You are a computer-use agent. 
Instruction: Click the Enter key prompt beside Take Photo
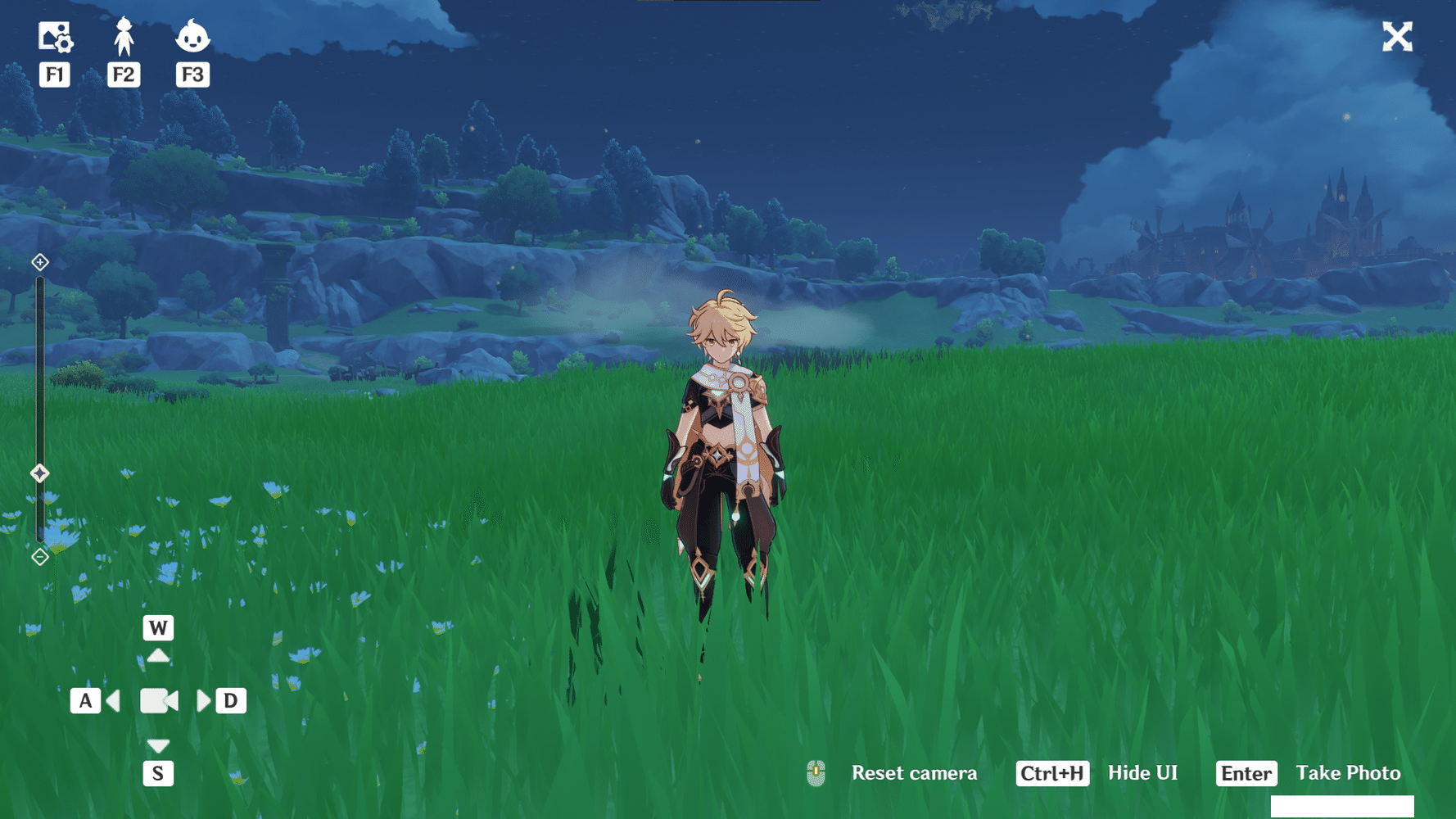(x=1246, y=772)
